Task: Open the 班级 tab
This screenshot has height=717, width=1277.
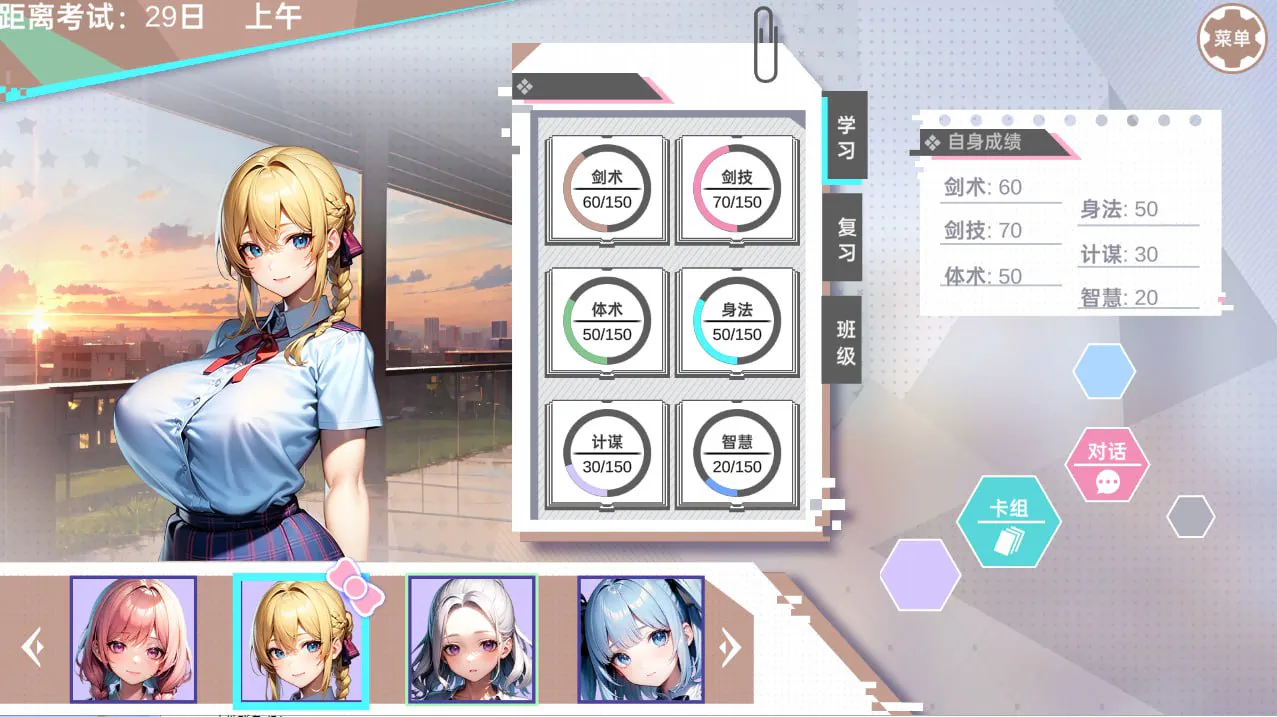Action: (845, 341)
